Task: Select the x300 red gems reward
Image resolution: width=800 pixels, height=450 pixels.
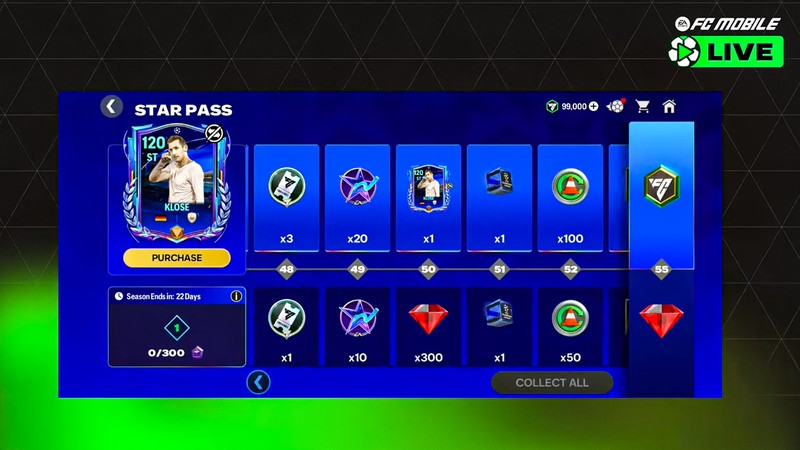Action: tap(428, 327)
